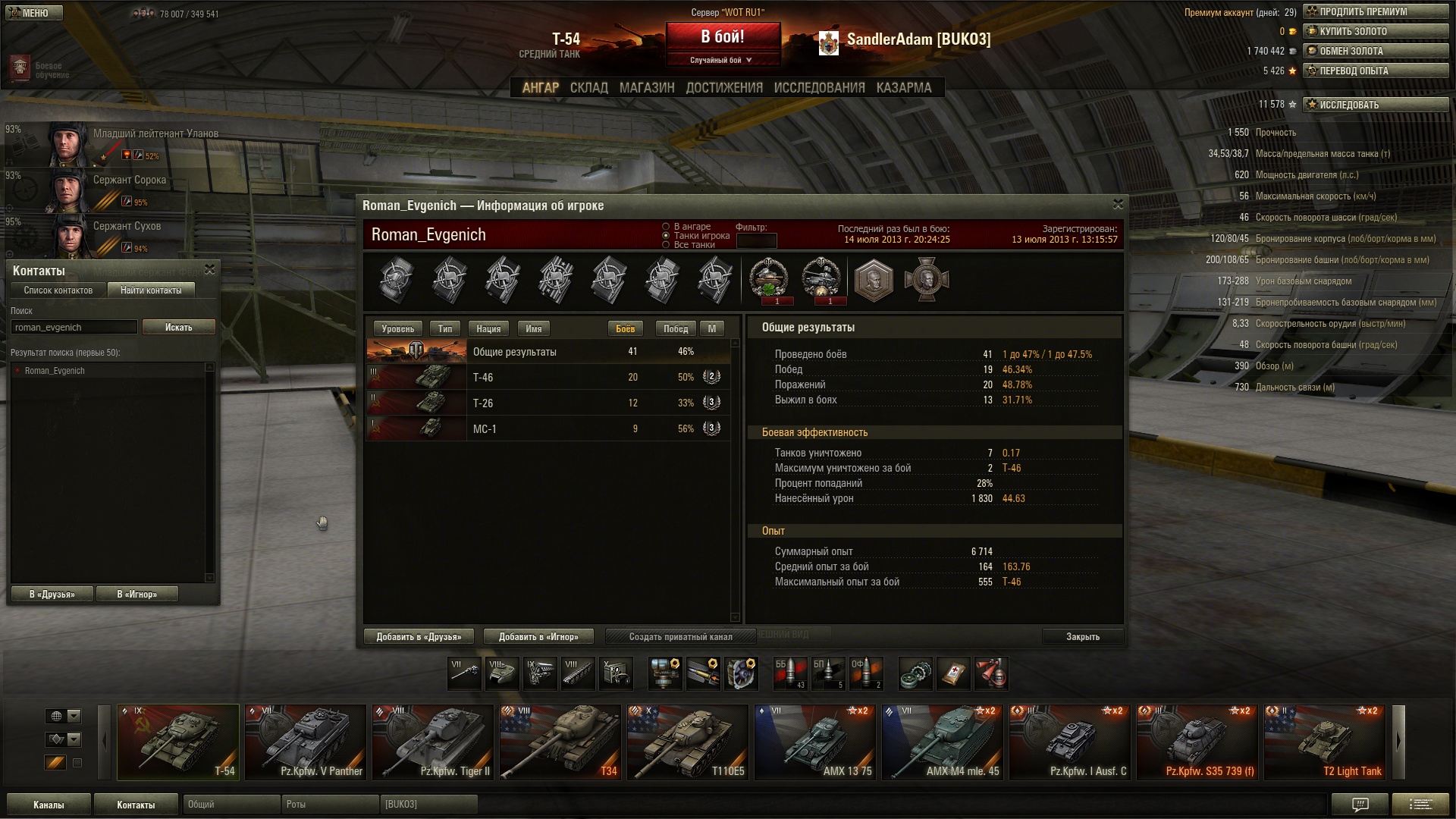This screenshot has height=819, width=1456.
Task: Search contacts with the Искать button
Action: tap(178, 327)
